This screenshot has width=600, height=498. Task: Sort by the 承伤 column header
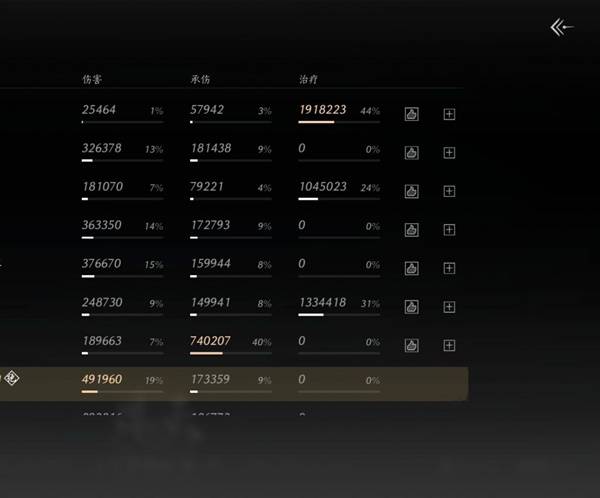tap(200, 78)
